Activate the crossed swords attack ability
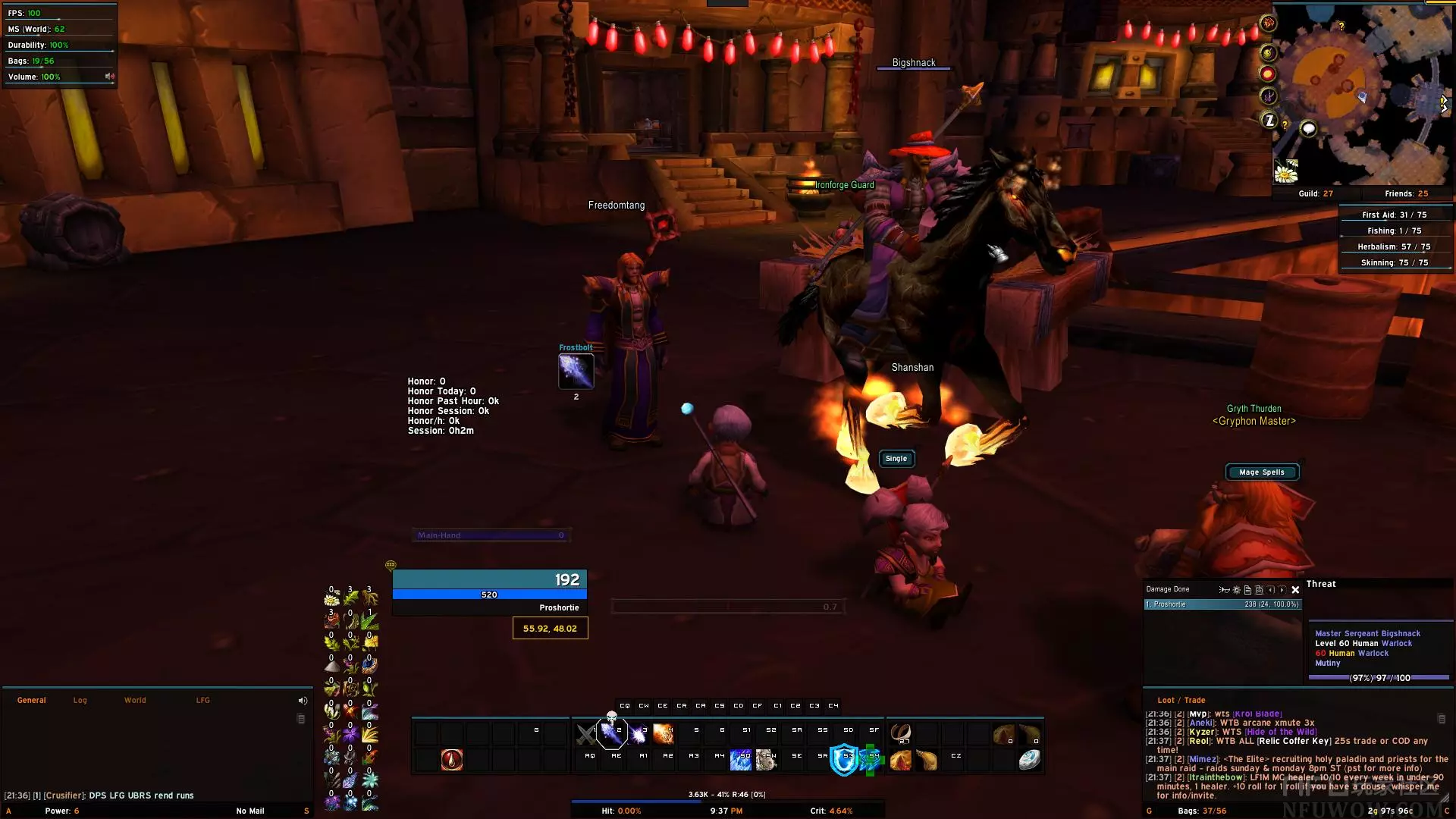1456x819 pixels. click(x=586, y=733)
